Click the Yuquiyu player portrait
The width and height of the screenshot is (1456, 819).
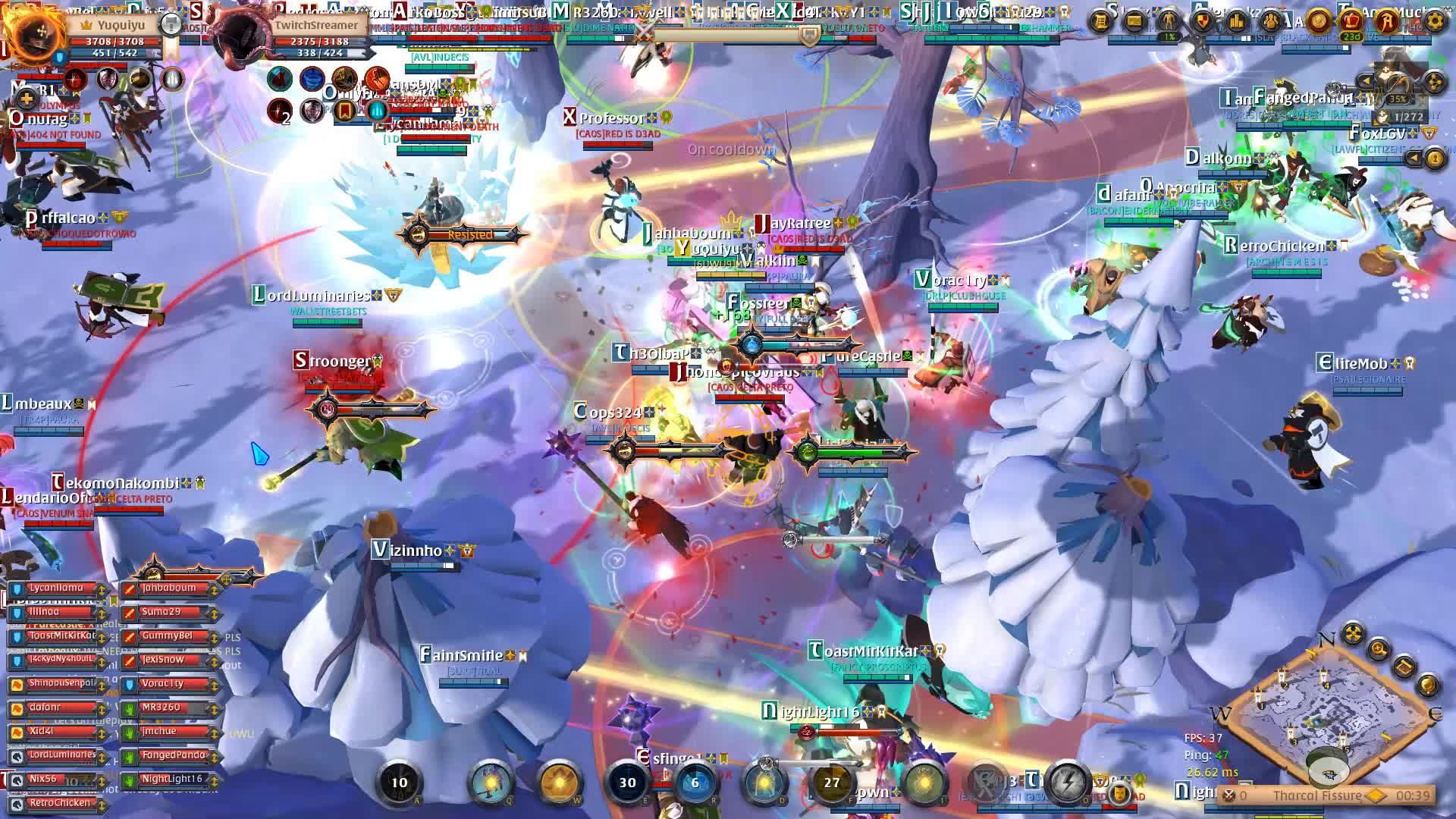pyautogui.click(x=34, y=34)
